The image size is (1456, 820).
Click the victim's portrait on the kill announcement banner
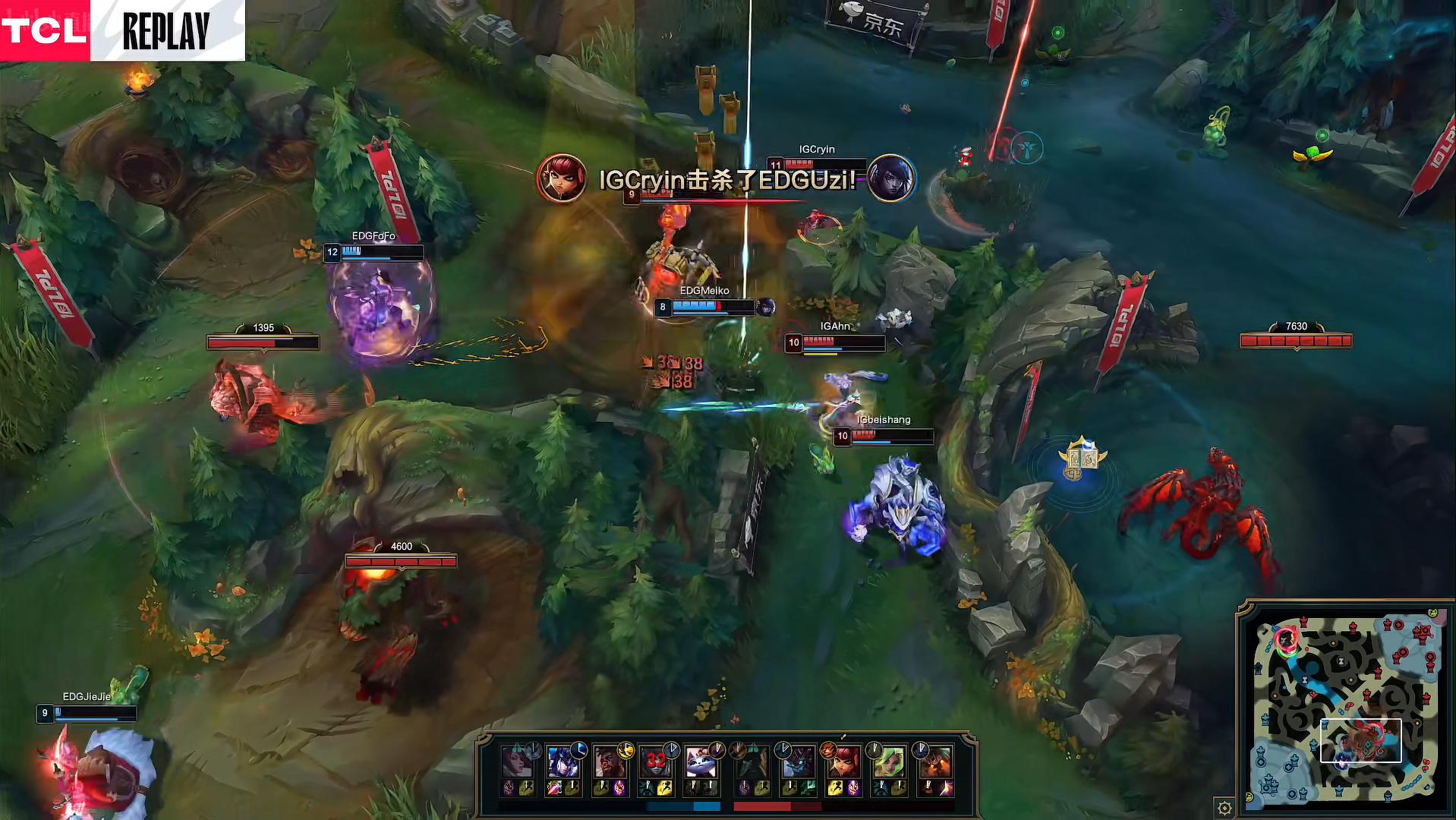pyautogui.click(x=892, y=177)
